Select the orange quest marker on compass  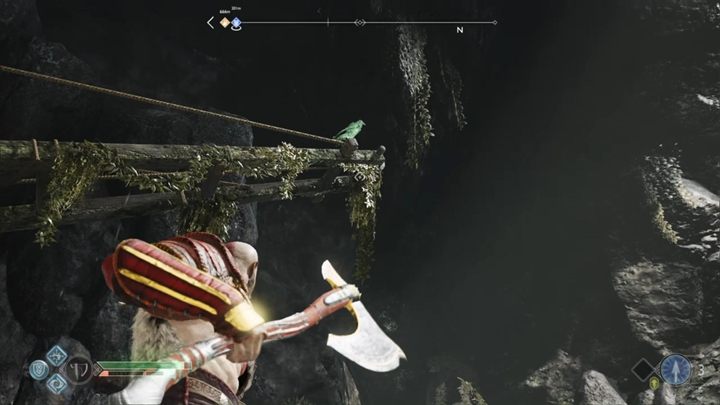click(225, 21)
